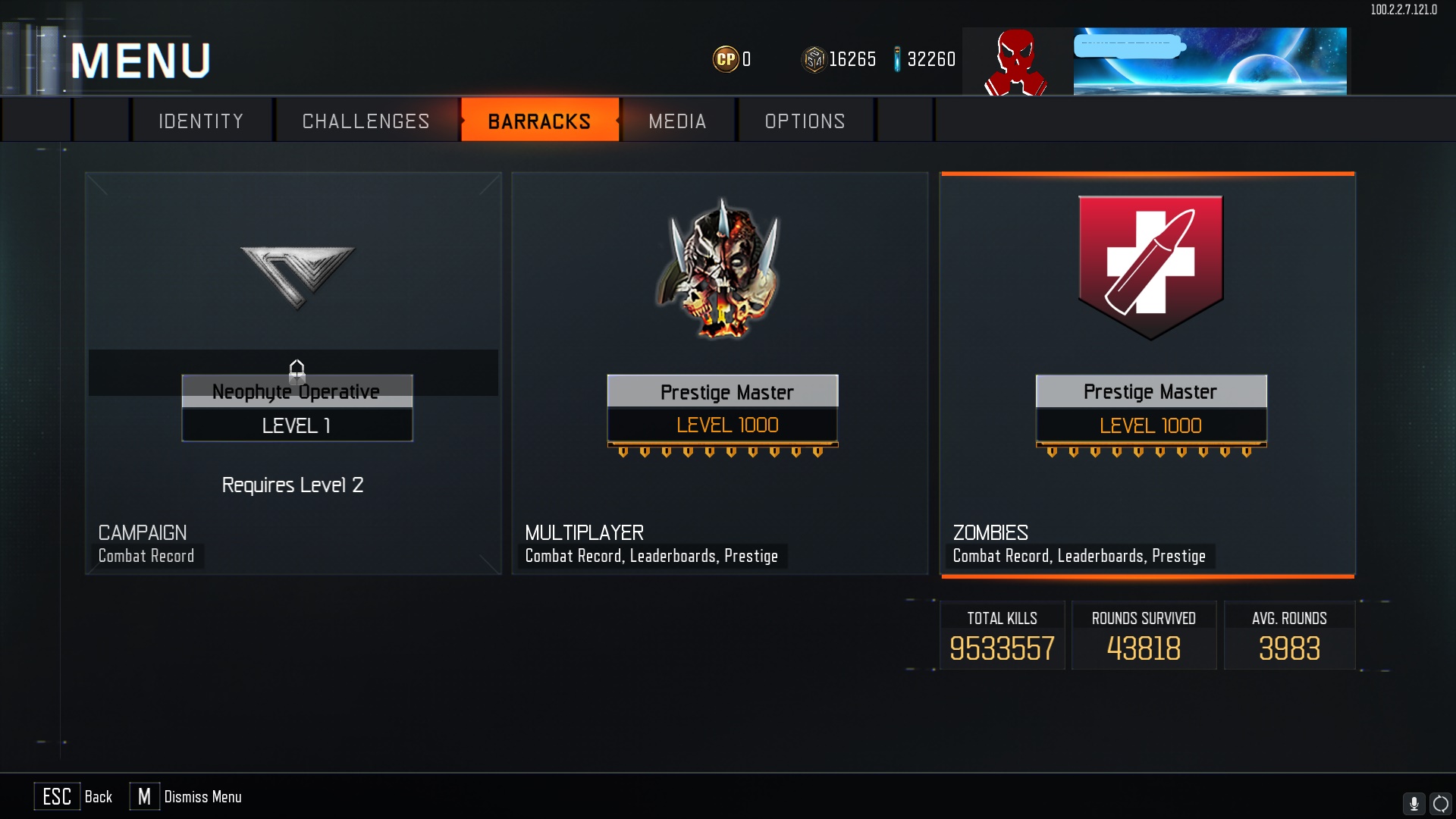Dismiss the menu
Screen dimensions: 1456x819
tap(186, 797)
